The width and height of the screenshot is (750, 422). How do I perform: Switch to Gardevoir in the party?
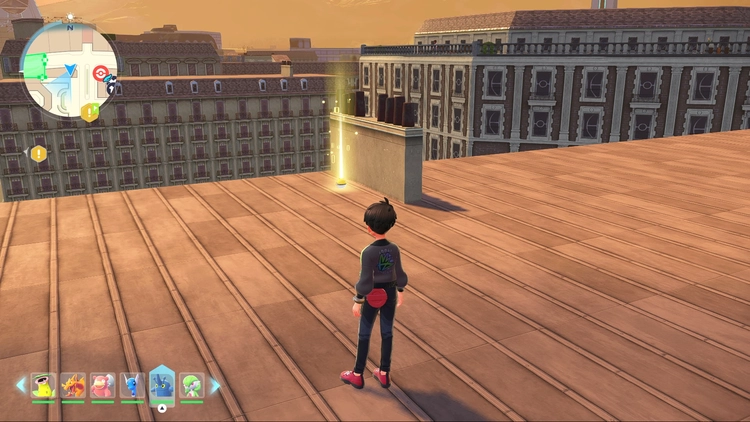pyautogui.click(x=191, y=385)
